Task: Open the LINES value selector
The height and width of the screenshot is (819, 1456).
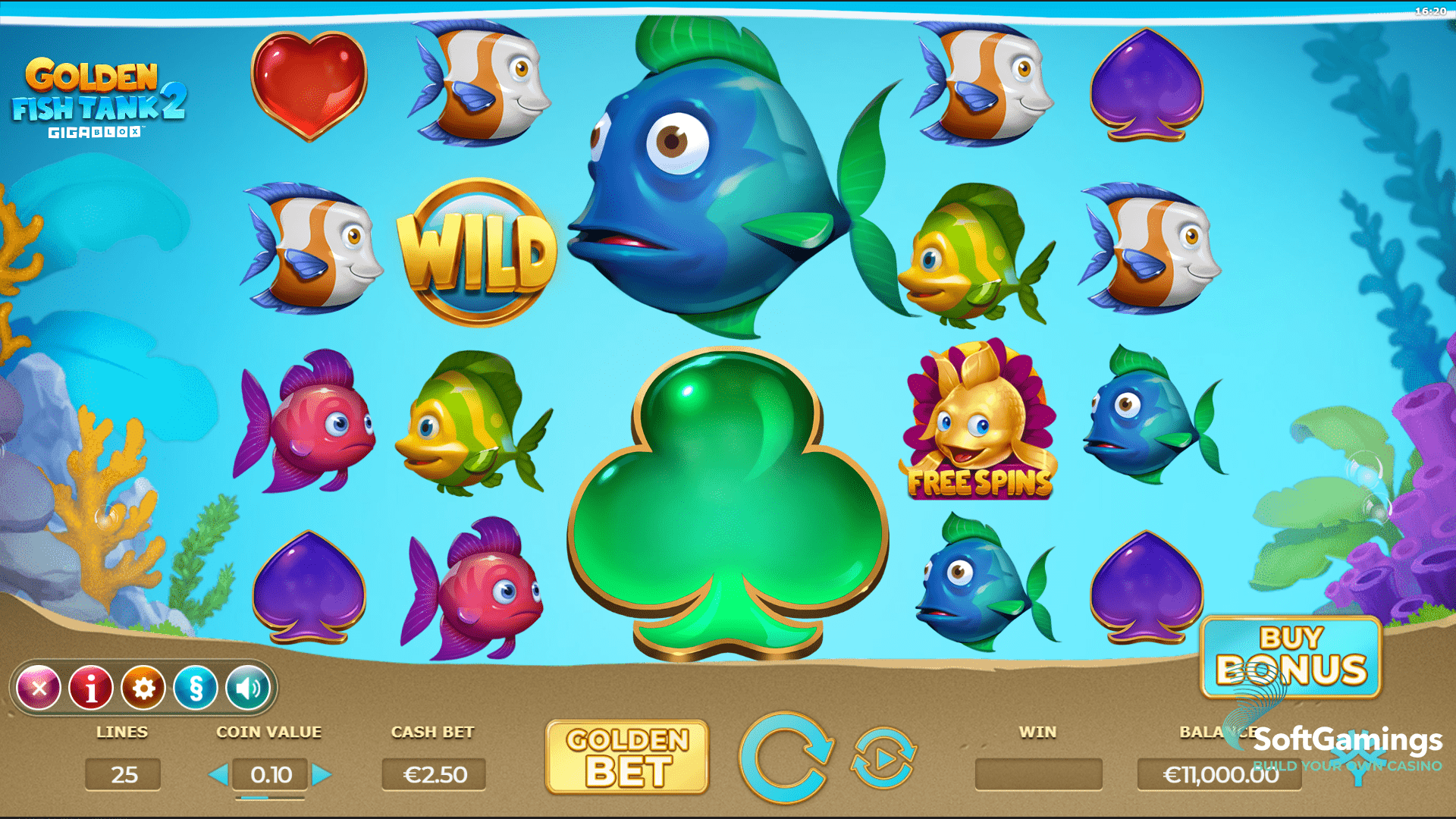Action: click(x=124, y=775)
